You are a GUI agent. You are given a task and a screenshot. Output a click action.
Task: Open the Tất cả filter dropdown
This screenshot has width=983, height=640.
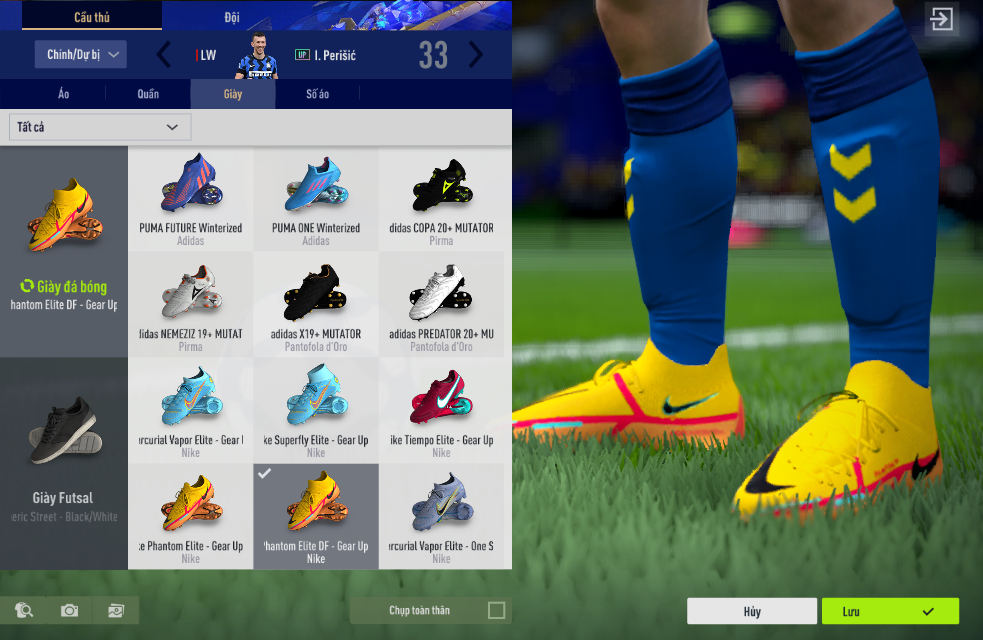100,127
